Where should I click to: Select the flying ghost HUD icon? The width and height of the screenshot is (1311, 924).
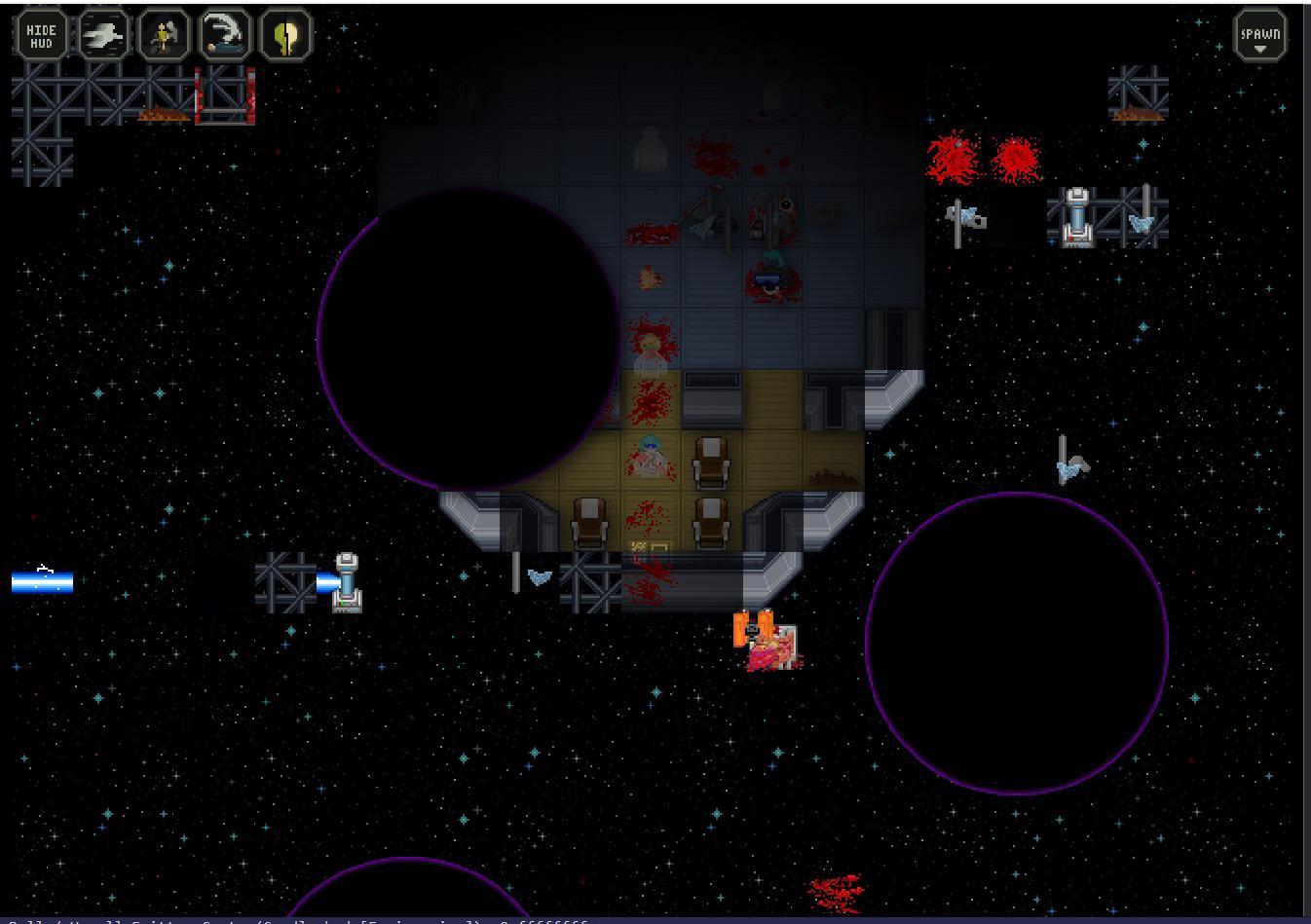[x=102, y=36]
